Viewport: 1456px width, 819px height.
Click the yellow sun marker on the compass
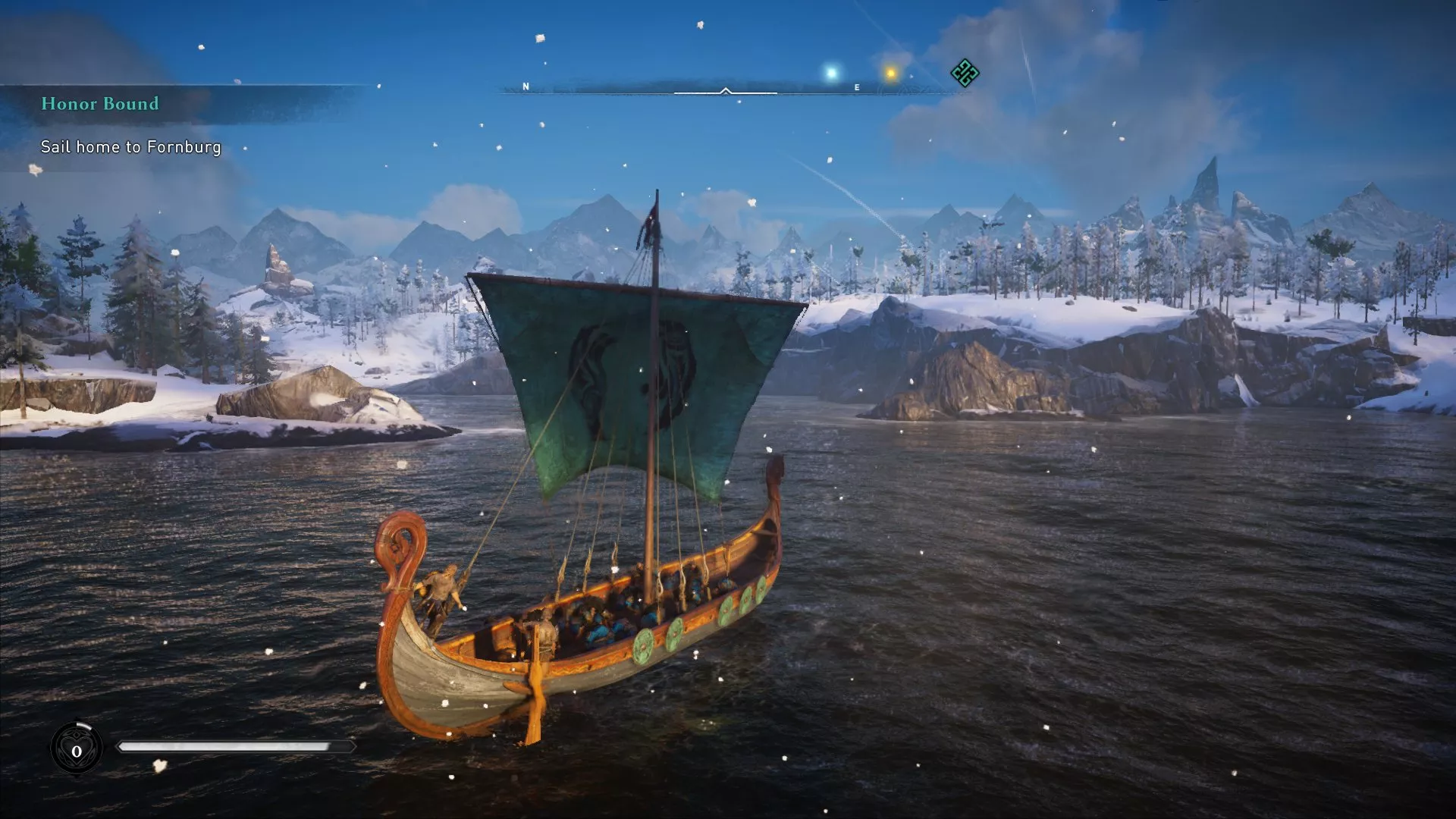pos(891,72)
